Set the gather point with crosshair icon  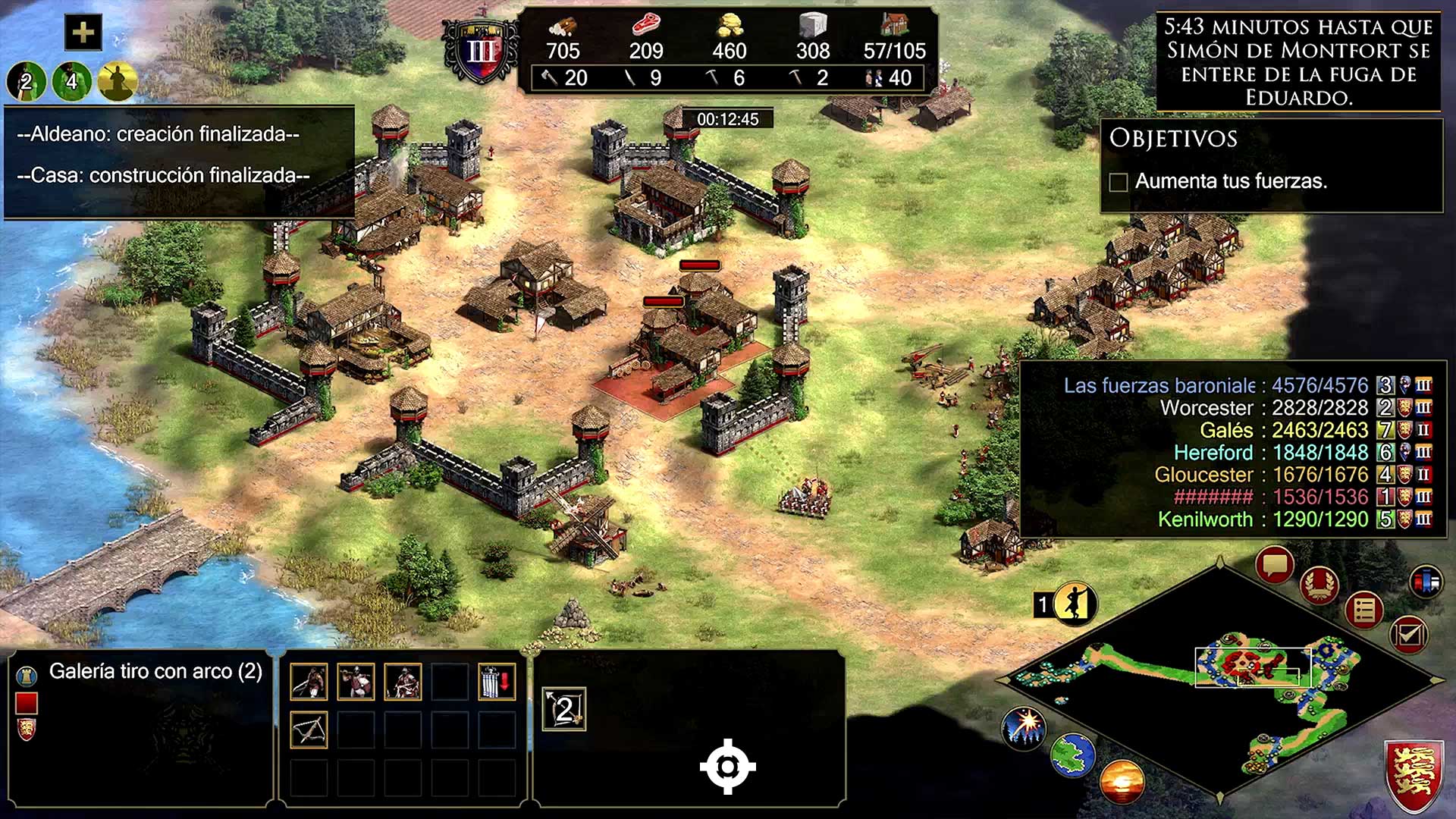click(x=727, y=767)
